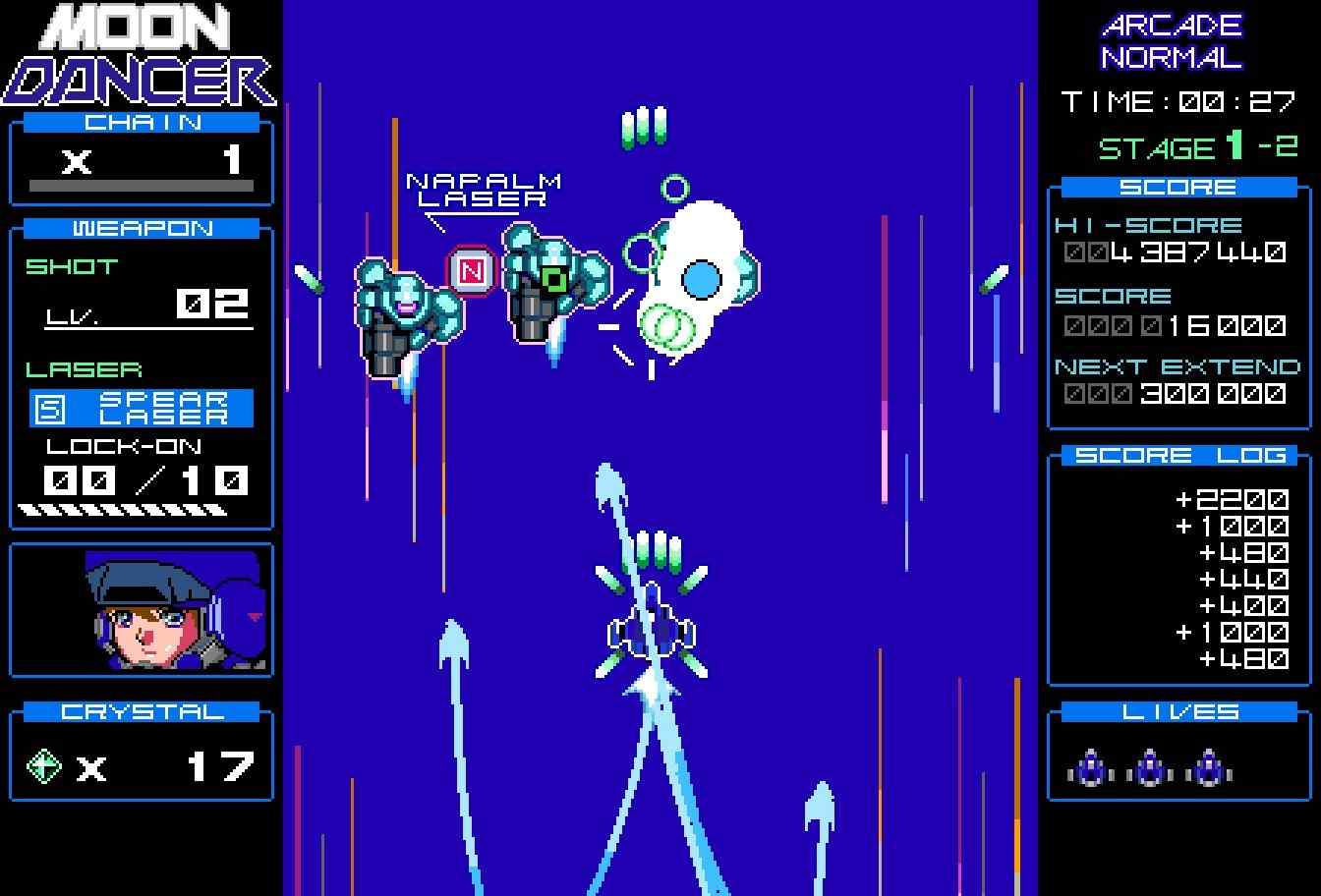
Task: Open the CHAIN panel header
Action: click(142, 122)
